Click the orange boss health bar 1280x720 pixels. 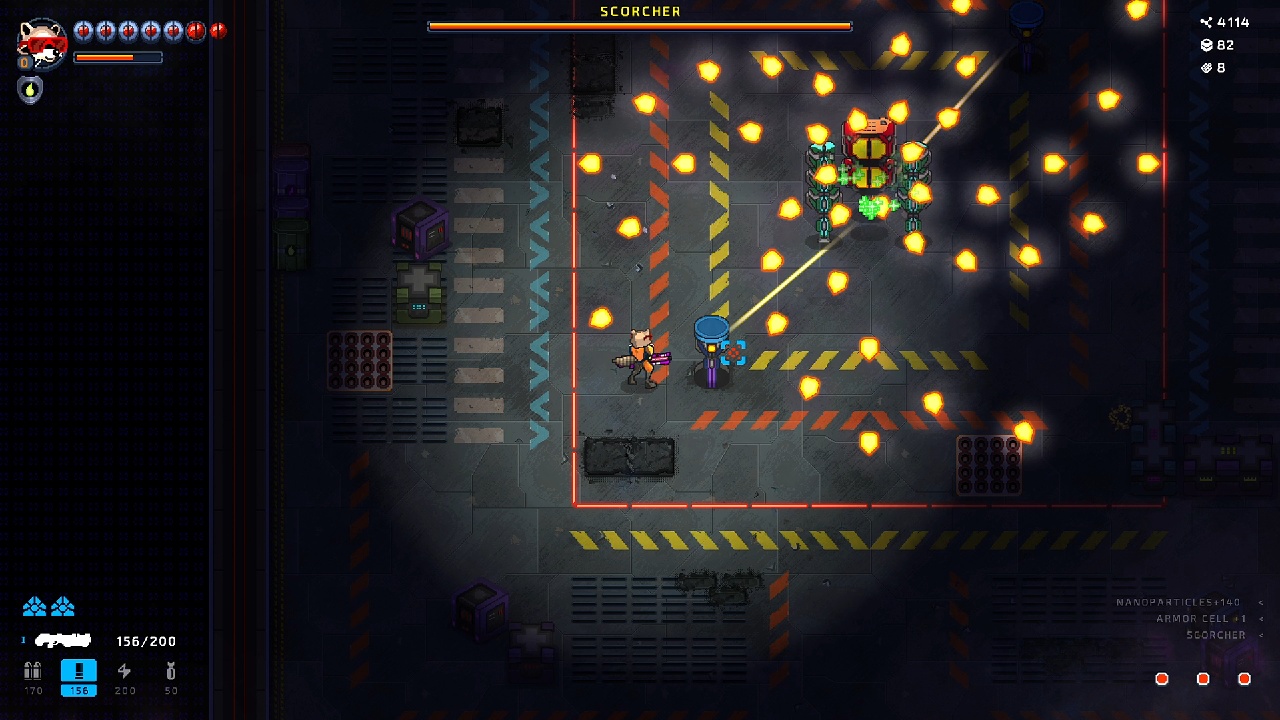[639, 27]
